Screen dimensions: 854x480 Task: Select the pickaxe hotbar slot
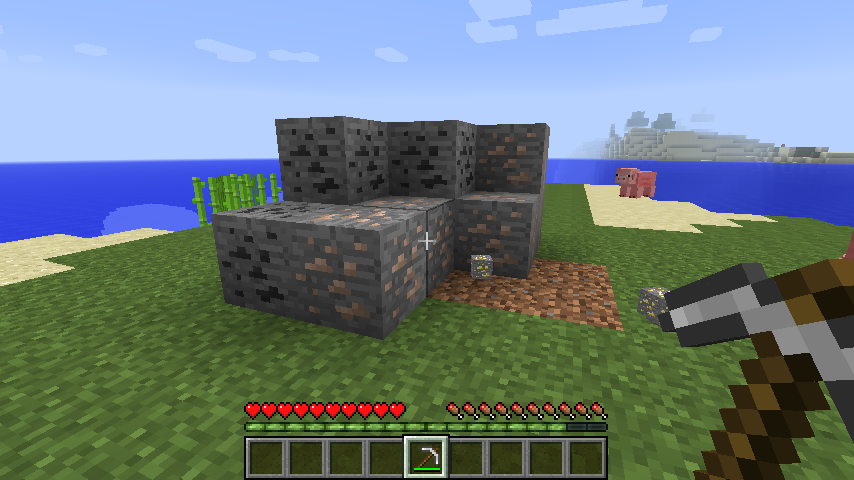click(x=426, y=457)
